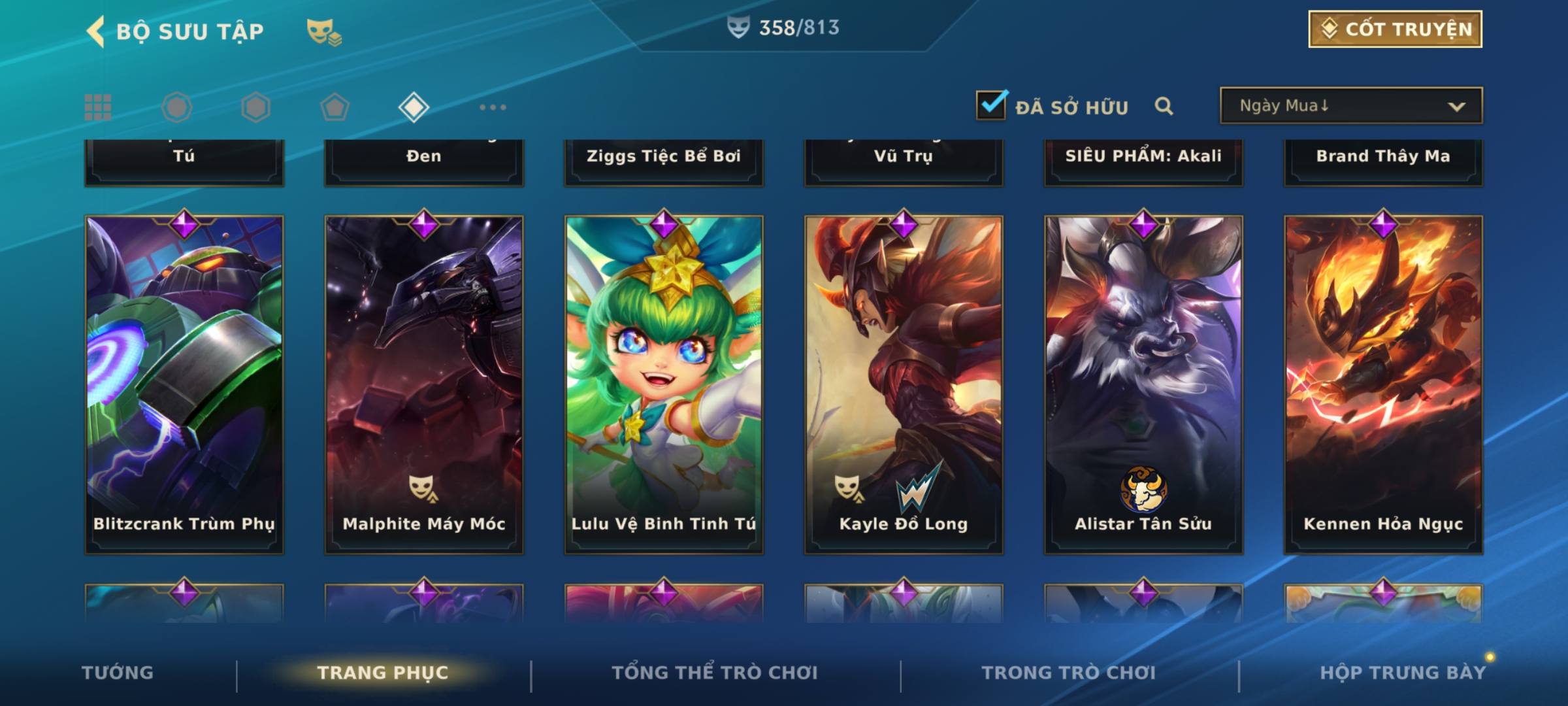Choose the diamond rarity filter
1568x706 pixels.
414,107
